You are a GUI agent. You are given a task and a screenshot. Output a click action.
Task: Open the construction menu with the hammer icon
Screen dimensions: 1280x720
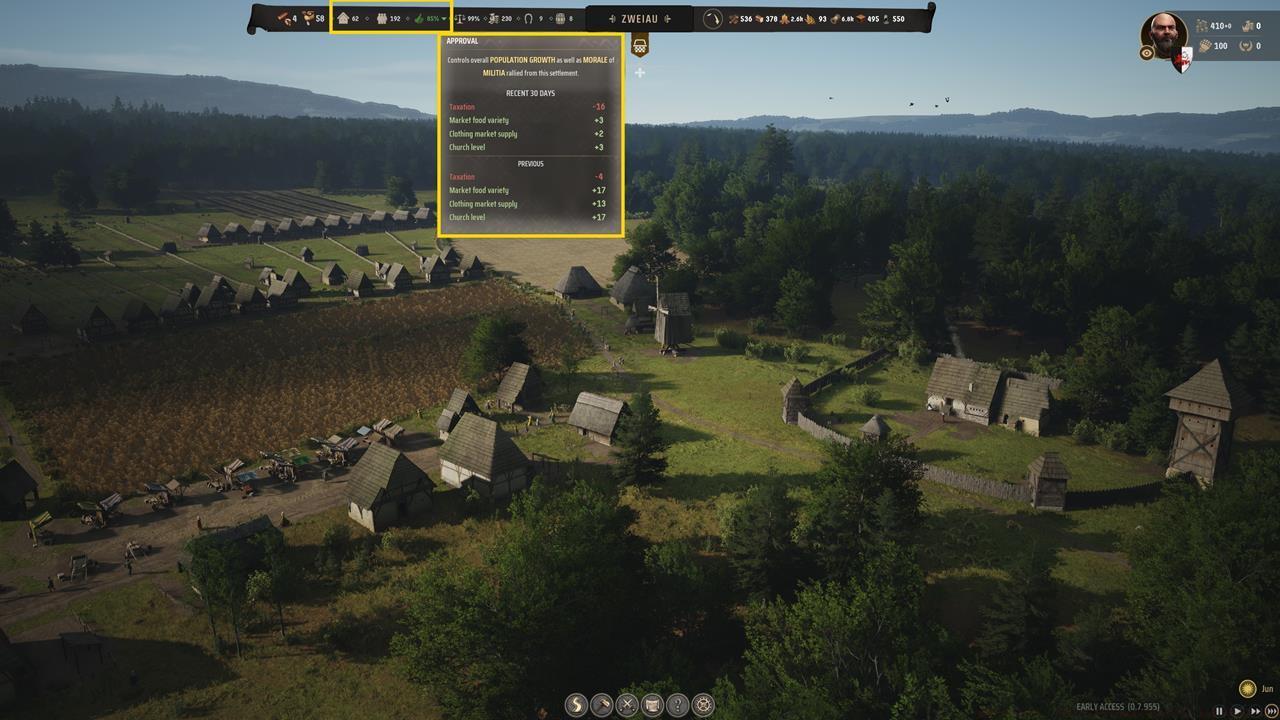[602, 705]
